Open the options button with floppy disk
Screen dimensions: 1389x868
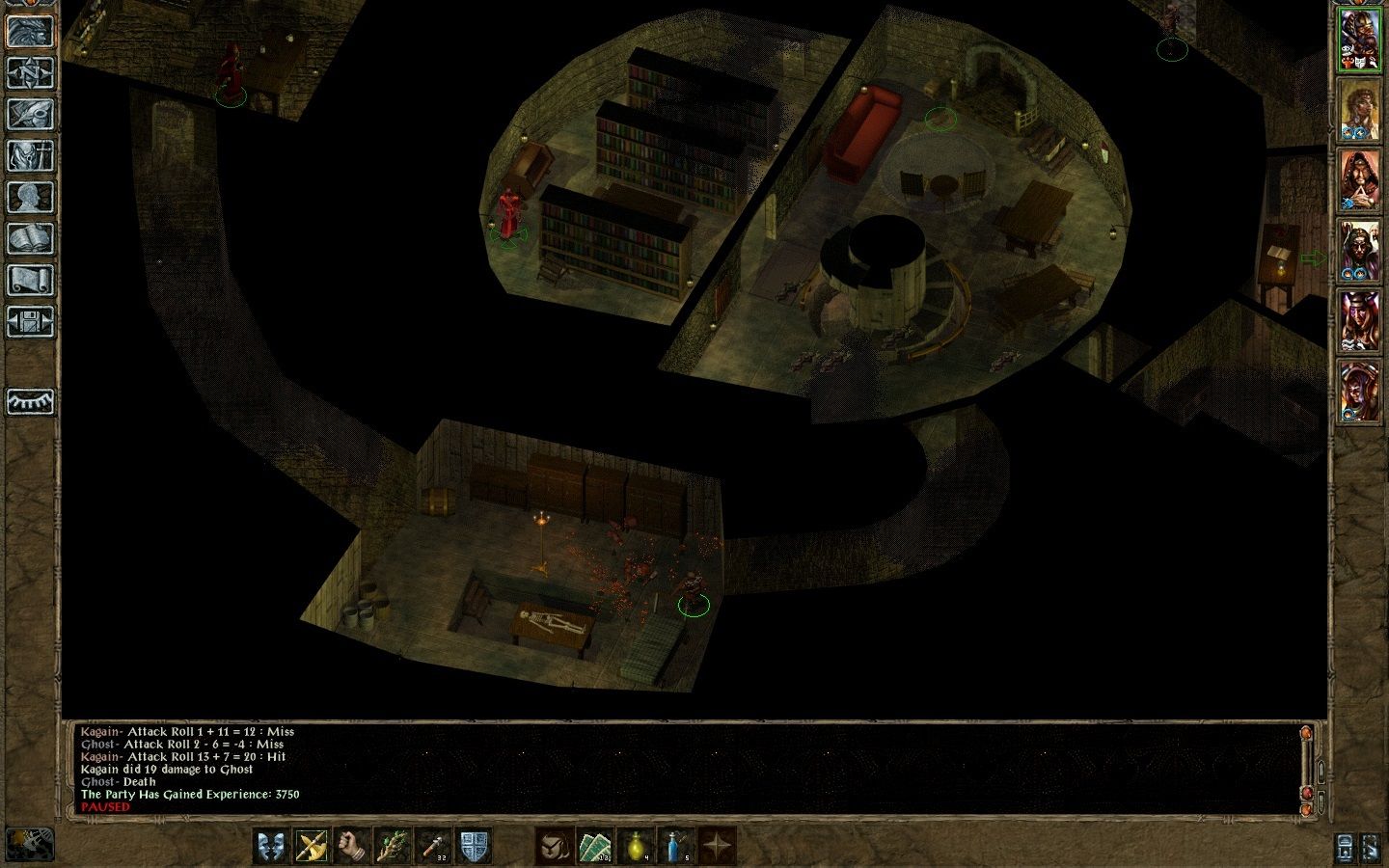click(x=29, y=321)
